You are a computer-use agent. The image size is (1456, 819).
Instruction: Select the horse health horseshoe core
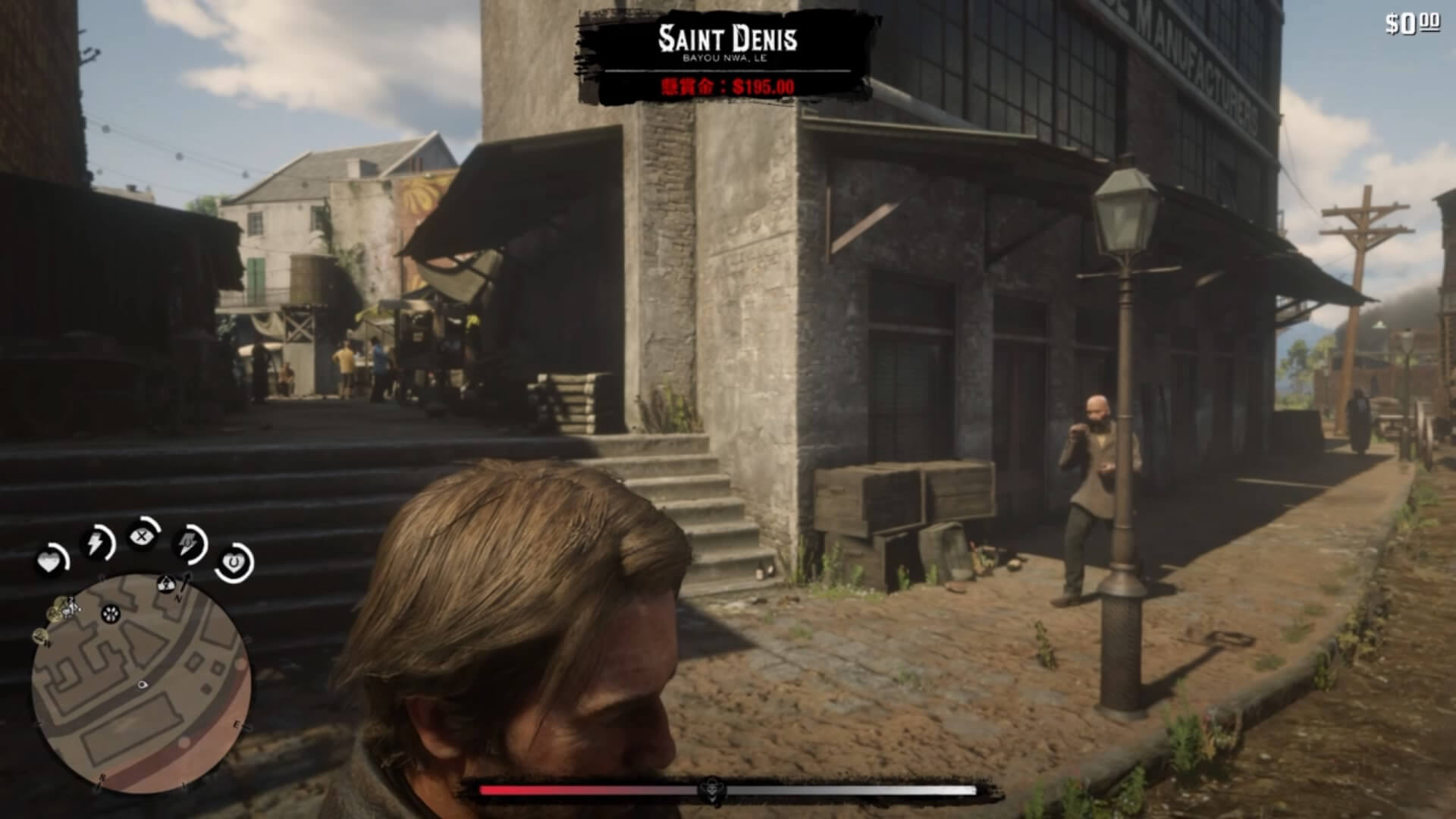233,563
